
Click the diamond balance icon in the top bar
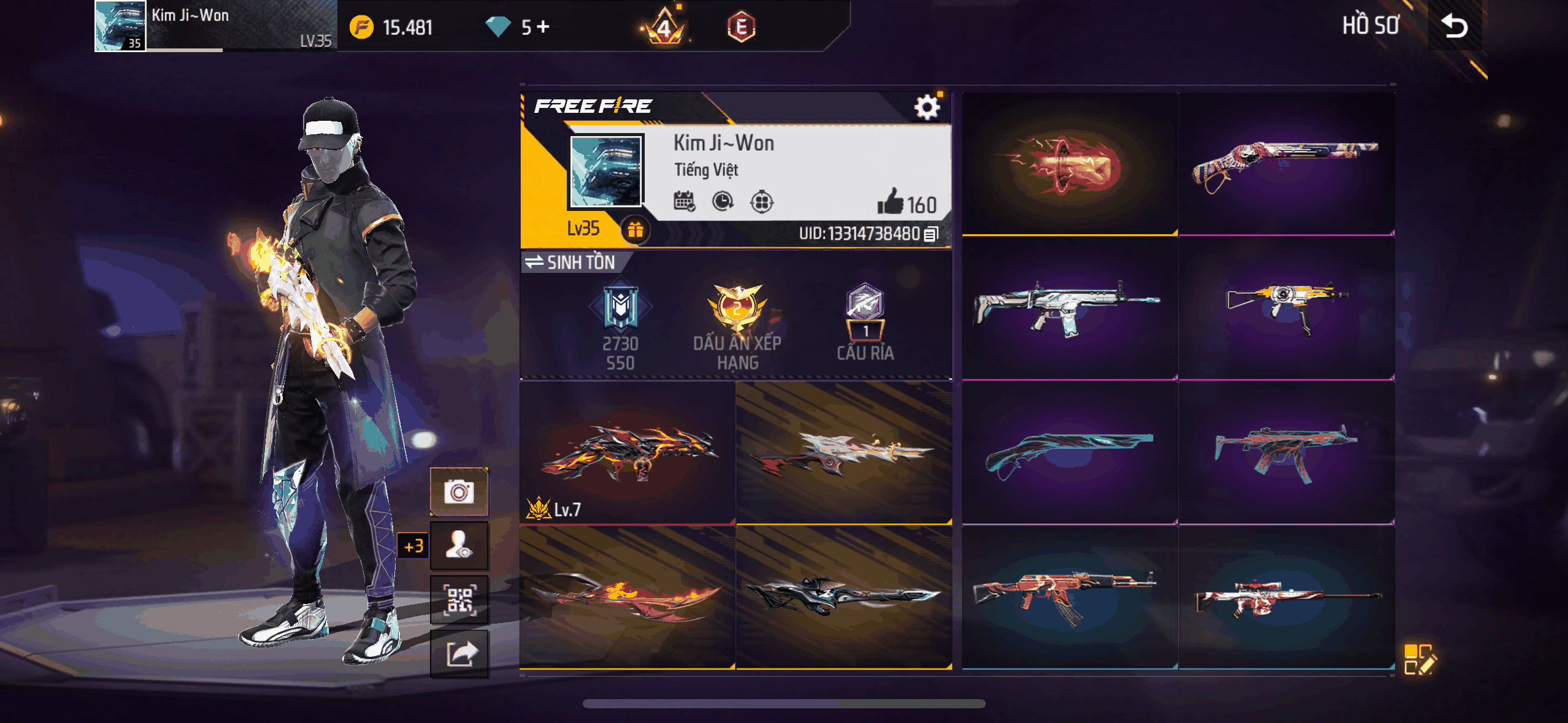tap(496, 27)
